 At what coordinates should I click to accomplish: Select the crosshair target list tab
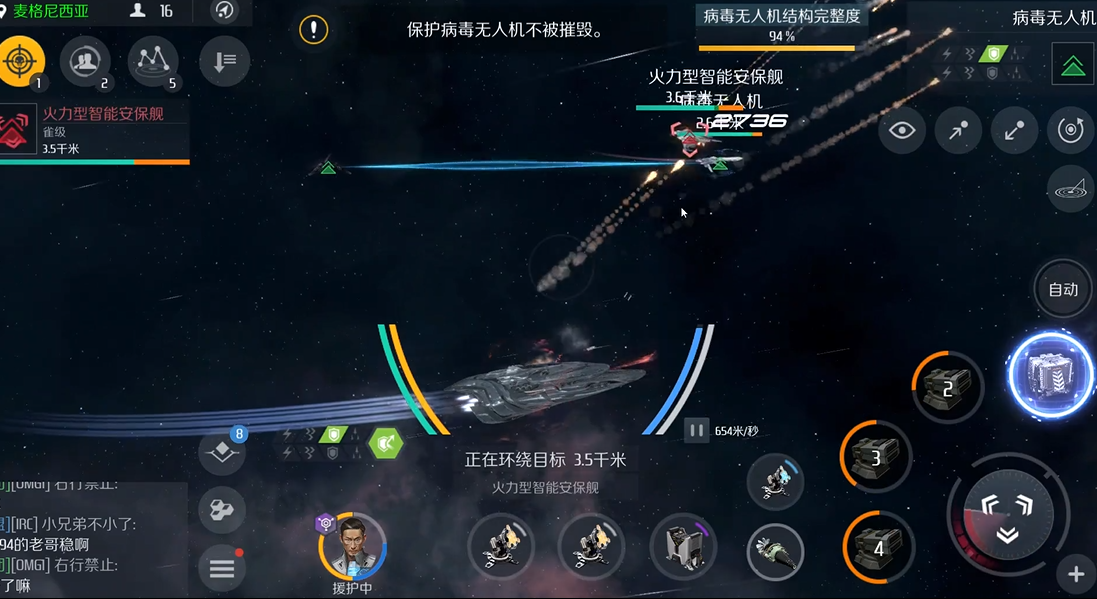[22, 62]
